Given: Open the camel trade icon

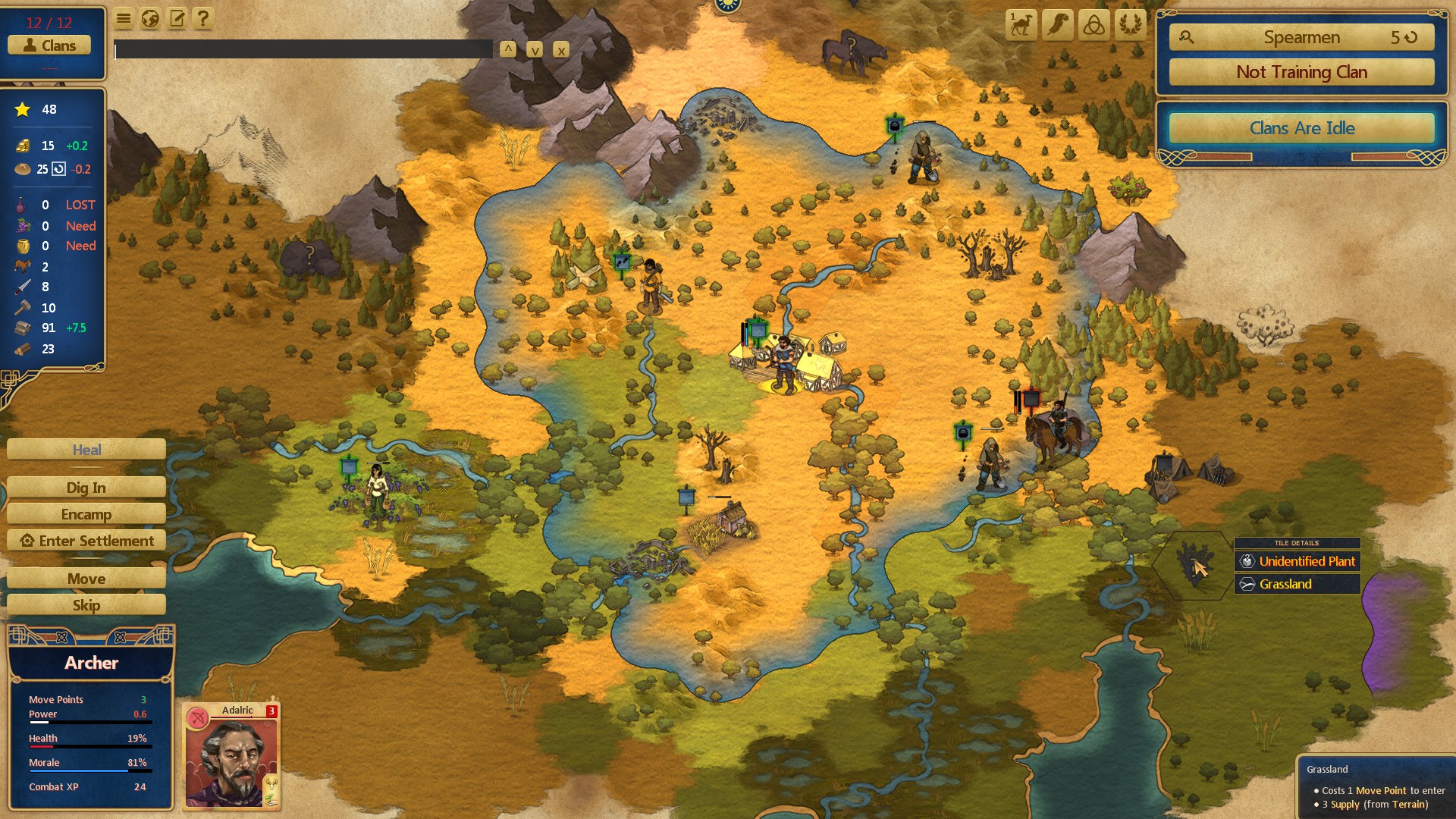Looking at the screenshot, I should click(1021, 25).
